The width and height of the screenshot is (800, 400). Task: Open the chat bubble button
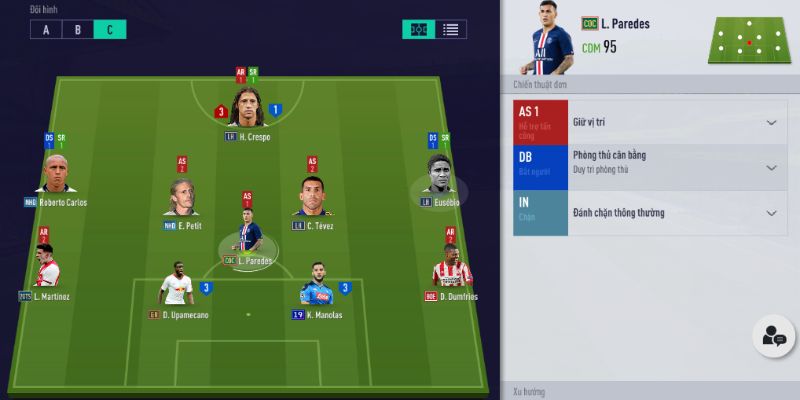pyautogui.click(x=773, y=337)
